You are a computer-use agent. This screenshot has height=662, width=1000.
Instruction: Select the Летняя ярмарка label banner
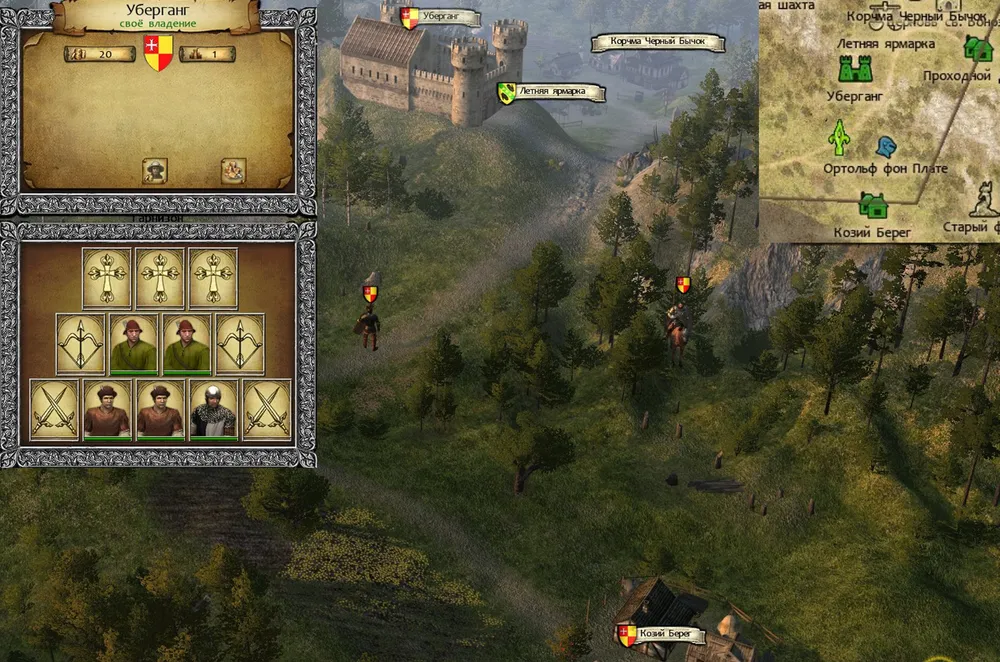pyautogui.click(x=551, y=93)
